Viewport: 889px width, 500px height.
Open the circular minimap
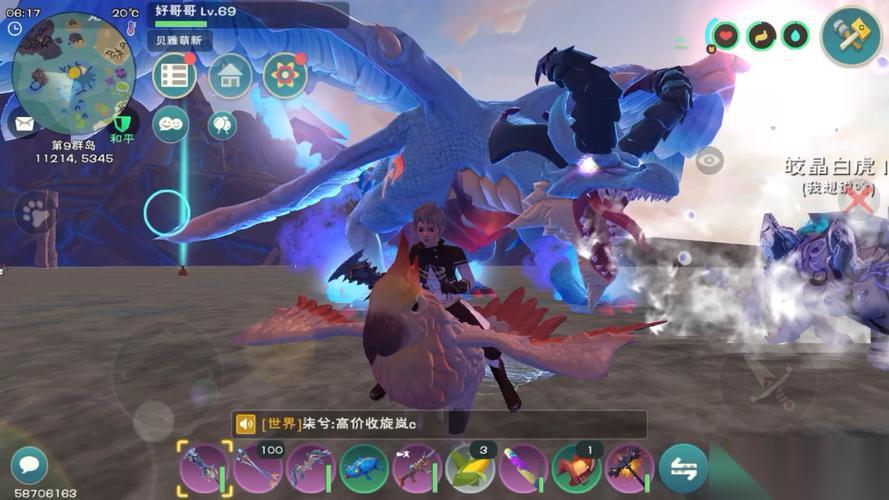(x=72, y=72)
